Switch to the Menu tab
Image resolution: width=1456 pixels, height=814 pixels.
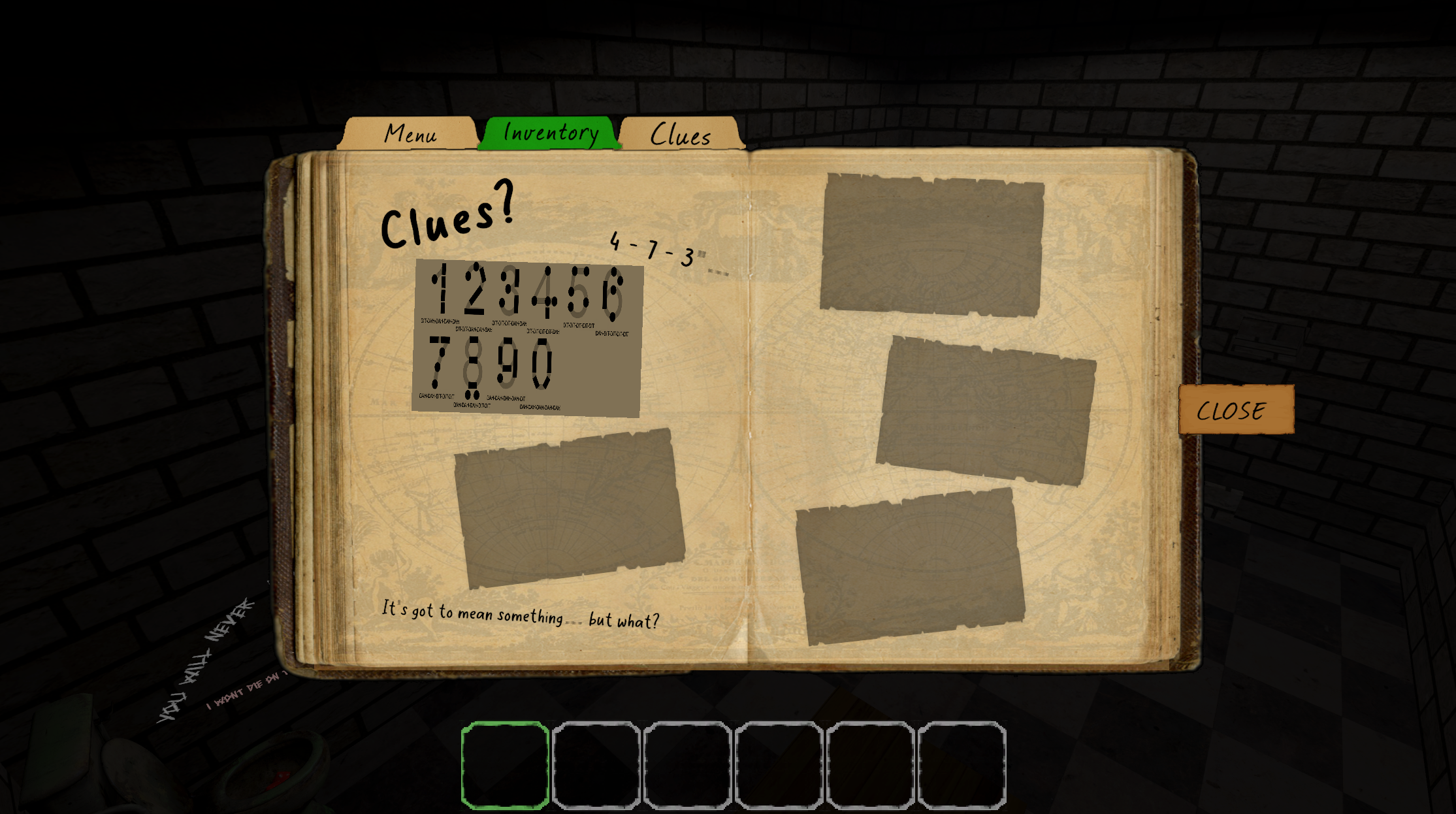click(410, 134)
